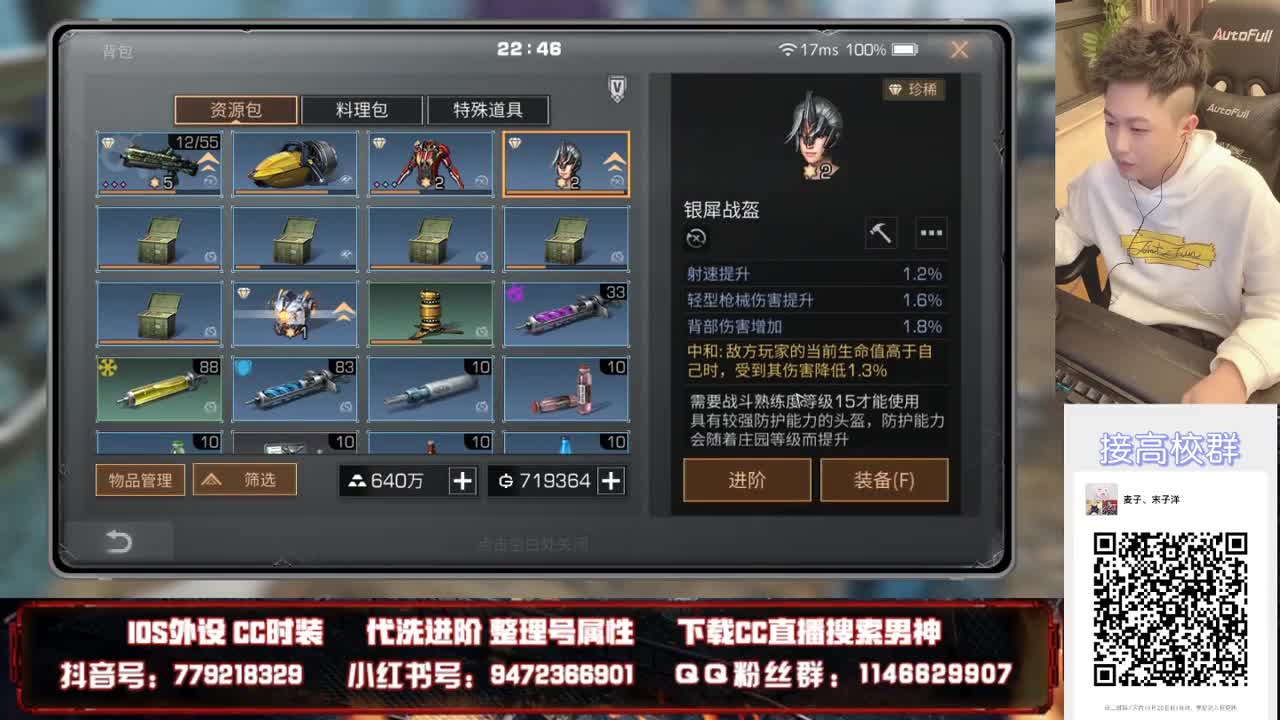Click the 进阶 advancement button
Viewport: 1280px width, 720px height.
[746, 480]
